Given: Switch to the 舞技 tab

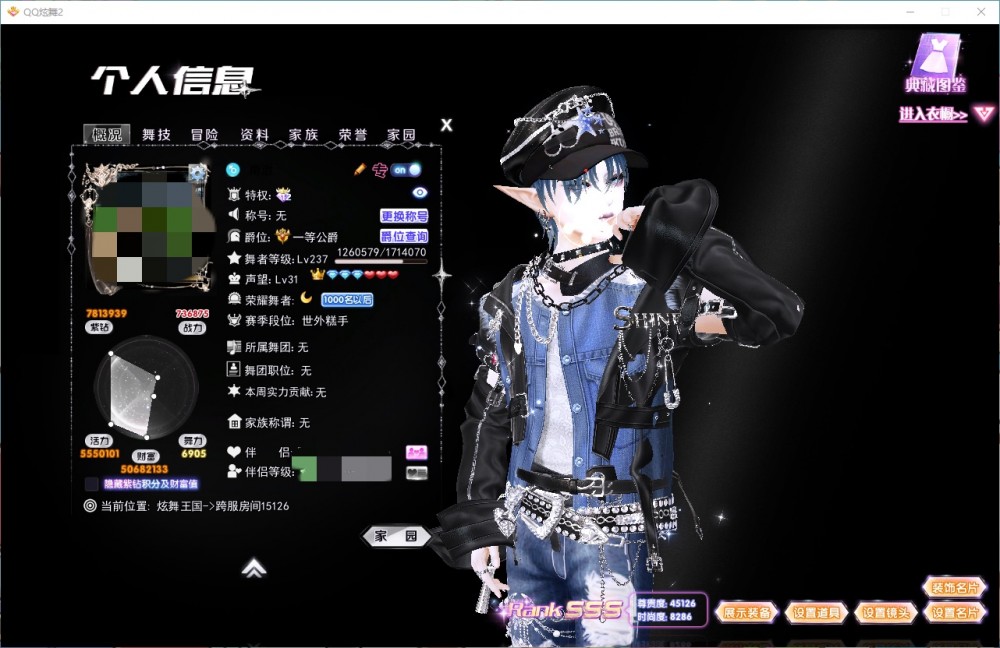Looking at the screenshot, I should 156,135.
